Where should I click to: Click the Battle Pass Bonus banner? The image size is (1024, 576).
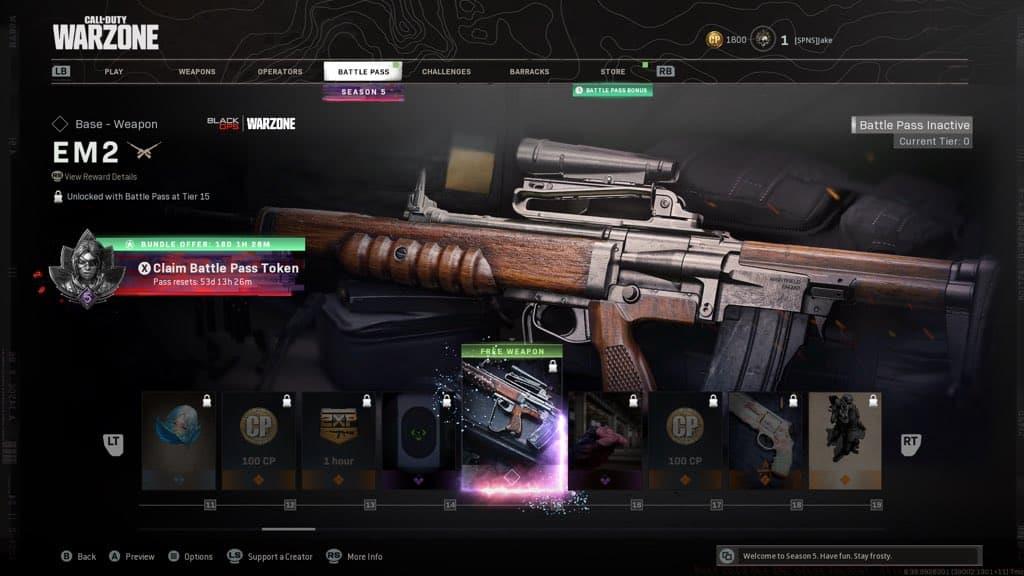(613, 91)
